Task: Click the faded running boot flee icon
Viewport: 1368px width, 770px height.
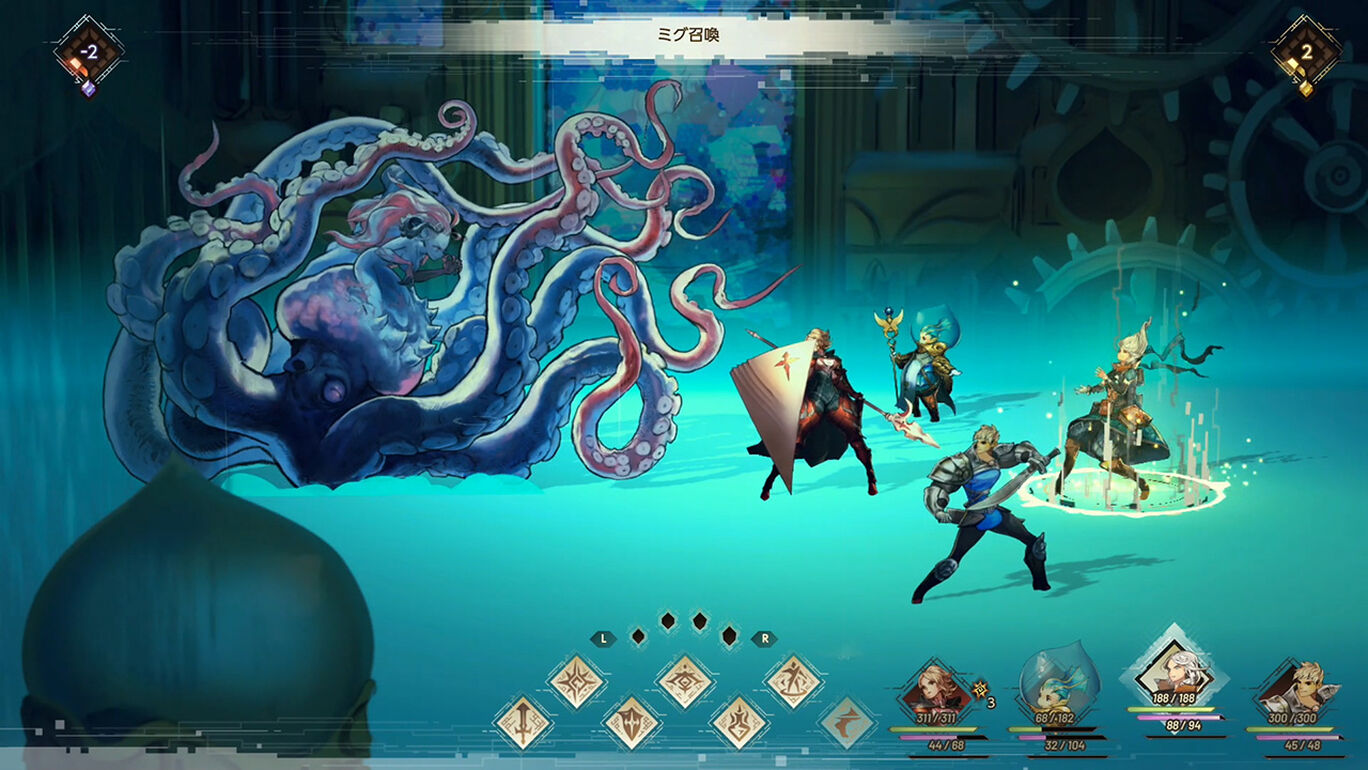Action: tap(846, 723)
